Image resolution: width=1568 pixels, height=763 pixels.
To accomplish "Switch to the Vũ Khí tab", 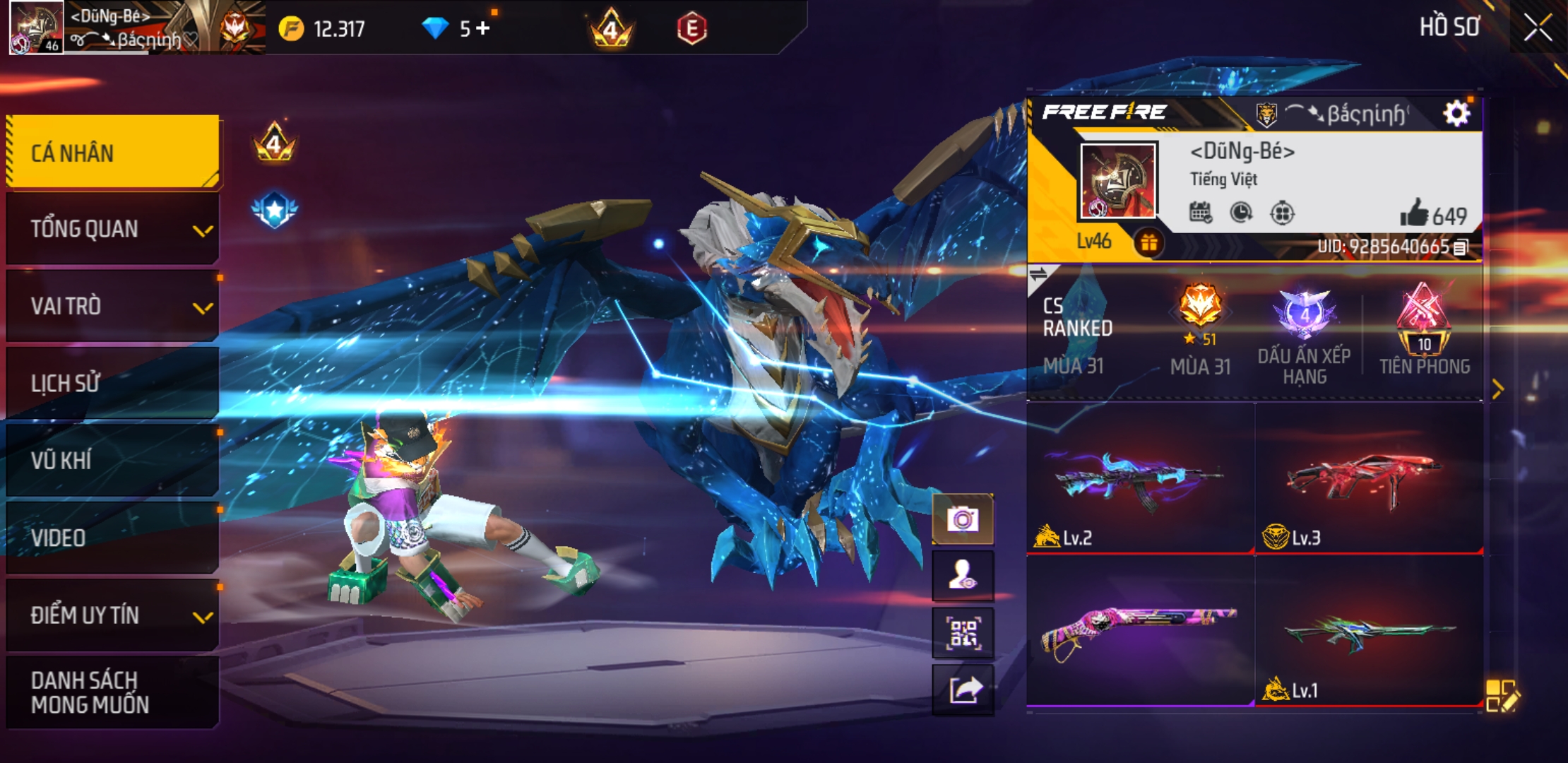I will pos(113,461).
